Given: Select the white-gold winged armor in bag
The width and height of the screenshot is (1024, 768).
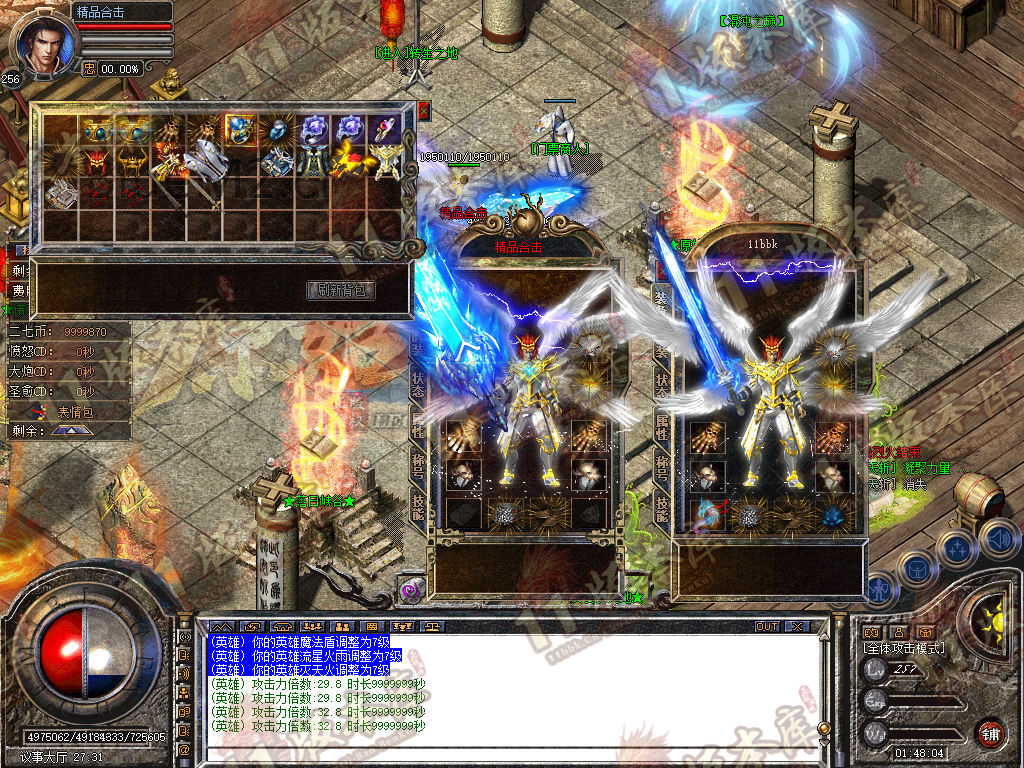Looking at the screenshot, I should coord(387,160).
